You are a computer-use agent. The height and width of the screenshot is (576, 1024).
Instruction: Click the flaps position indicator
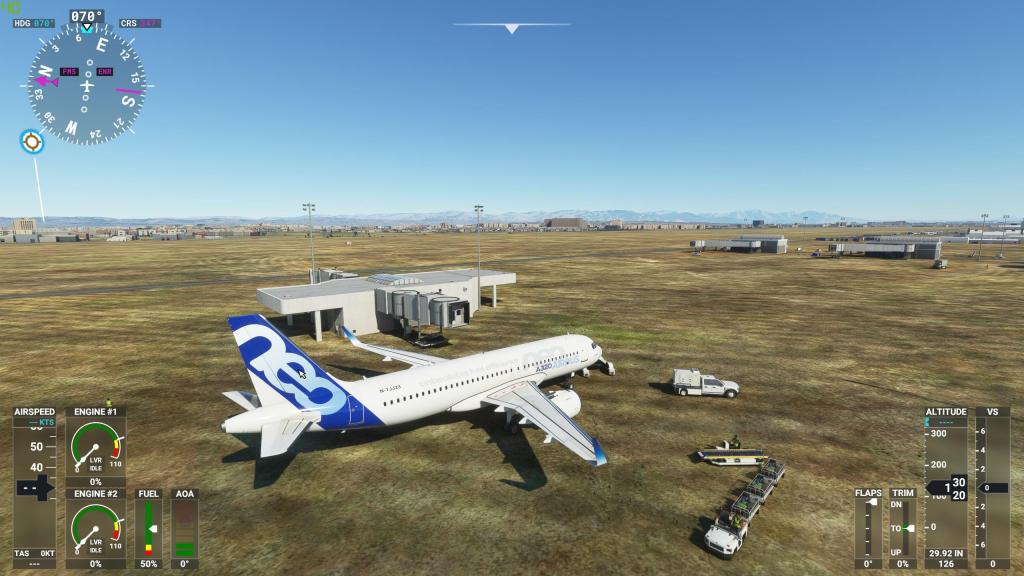[868, 529]
